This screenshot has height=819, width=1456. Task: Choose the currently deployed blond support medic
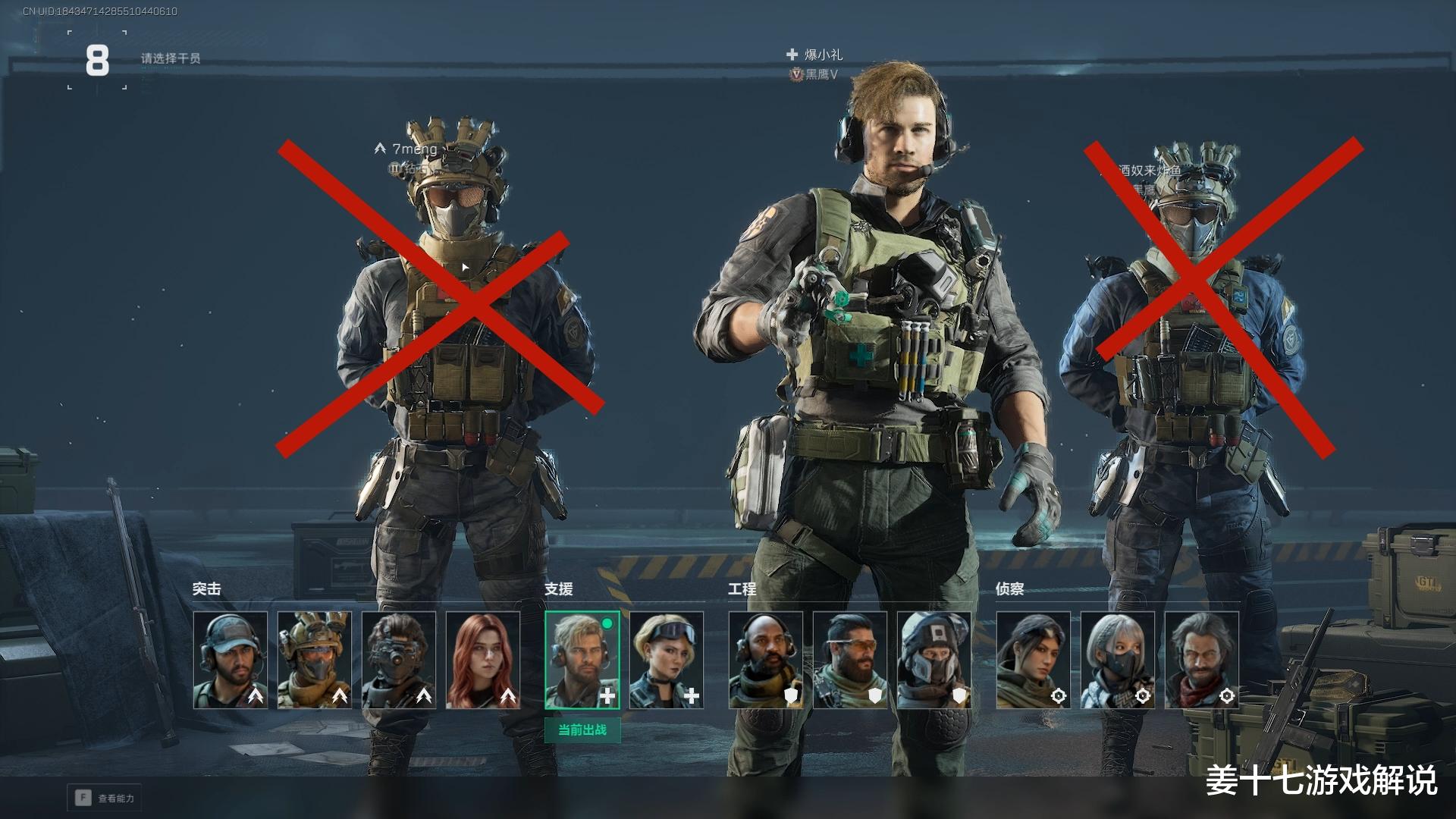click(582, 661)
